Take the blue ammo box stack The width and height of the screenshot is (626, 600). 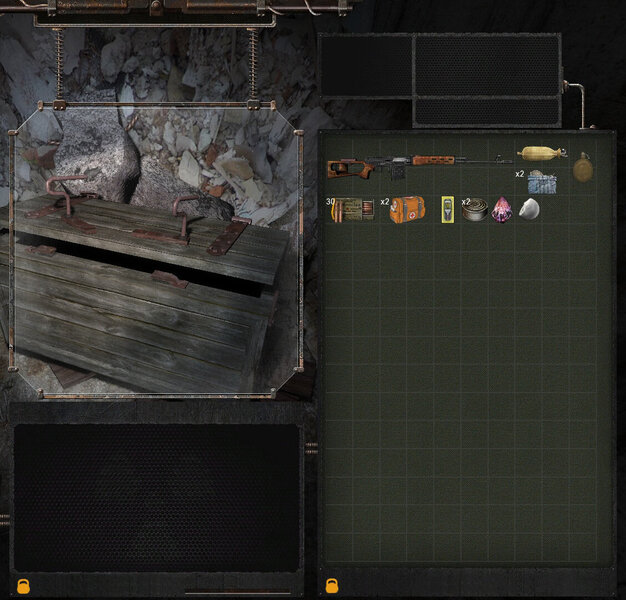(541, 182)
